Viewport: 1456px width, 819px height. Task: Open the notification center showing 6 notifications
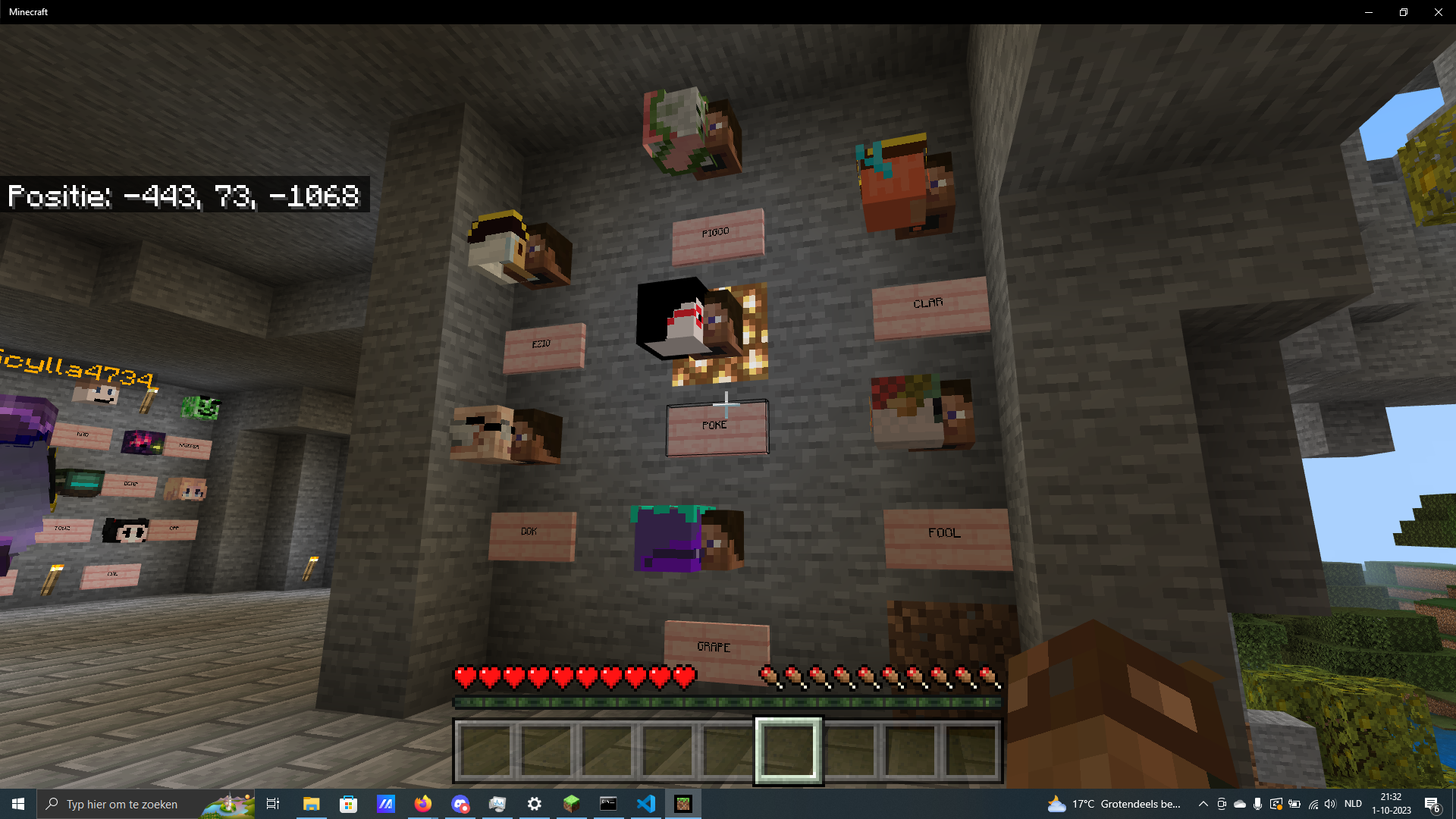coord(1433,804)
